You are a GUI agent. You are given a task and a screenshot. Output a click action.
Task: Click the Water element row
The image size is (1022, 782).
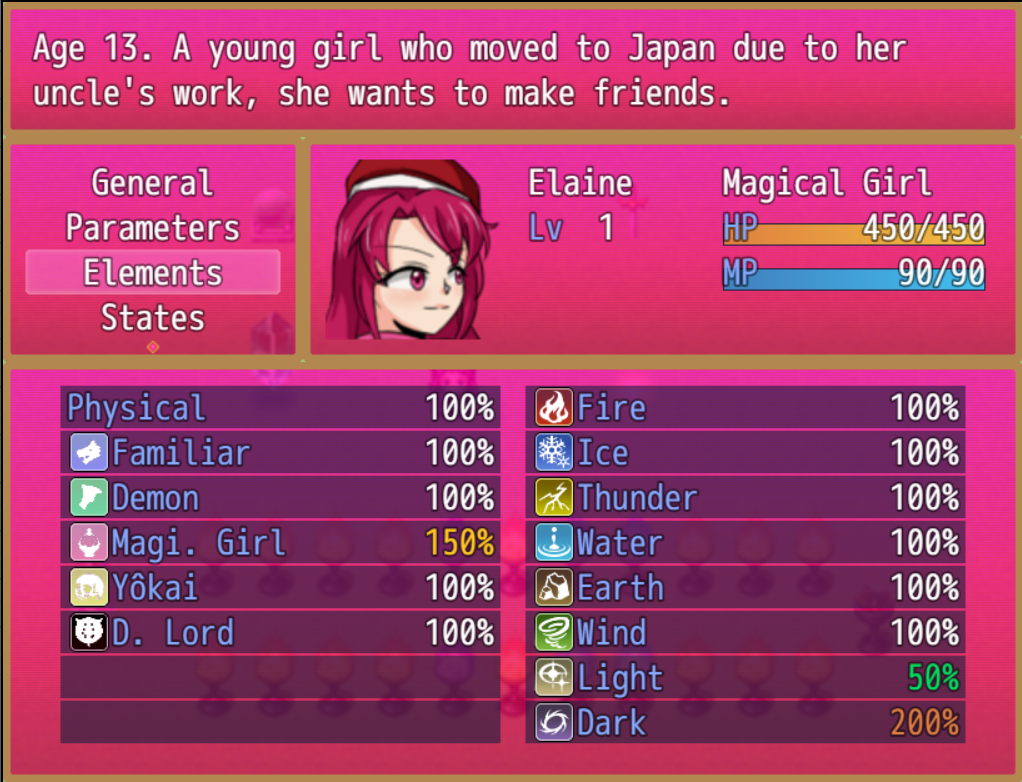pyautogui.click(x=745, y=543)
